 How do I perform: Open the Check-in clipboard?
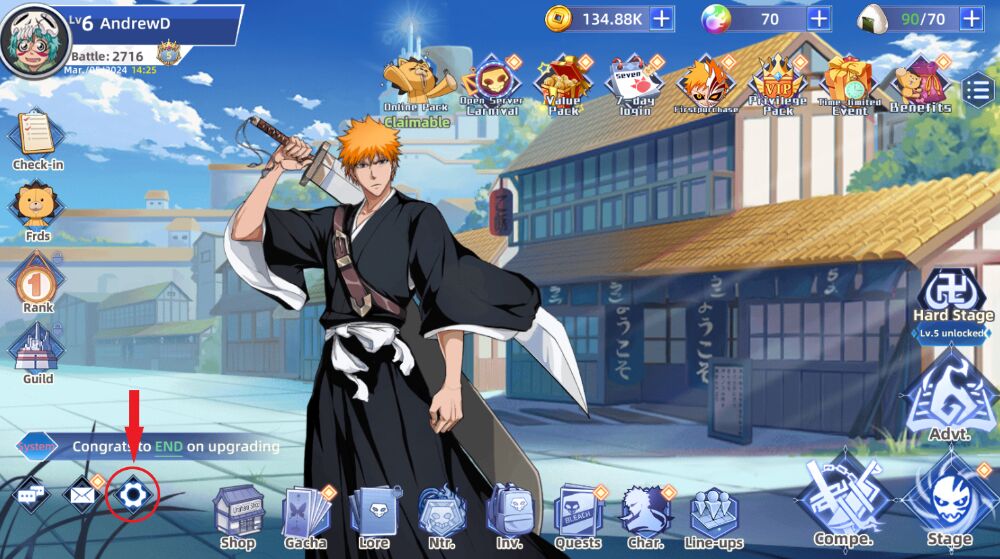(37, 138)
